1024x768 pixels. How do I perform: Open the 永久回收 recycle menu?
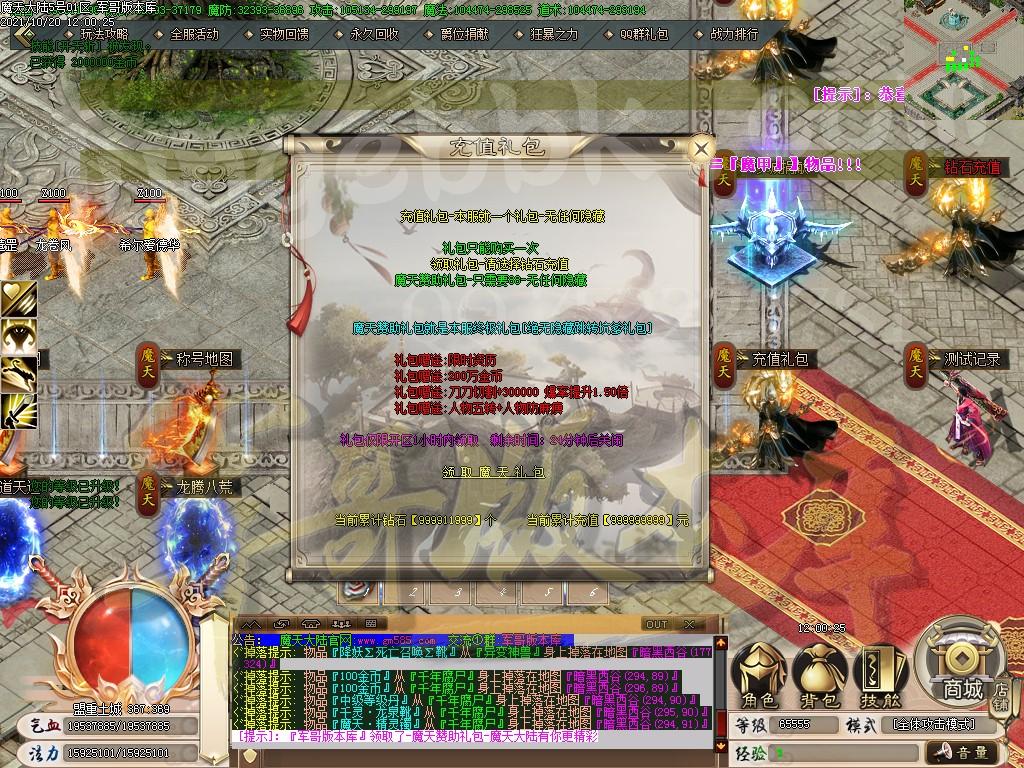click(x=375, y=33)
